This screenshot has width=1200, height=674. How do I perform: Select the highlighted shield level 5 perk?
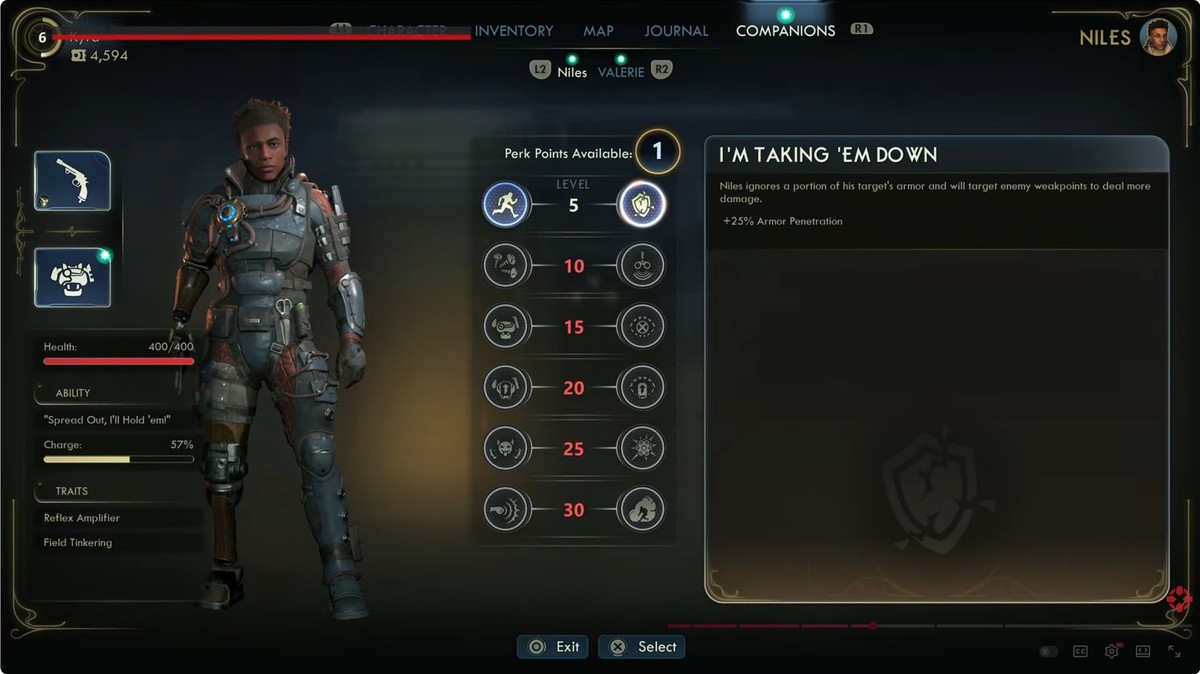641,205
